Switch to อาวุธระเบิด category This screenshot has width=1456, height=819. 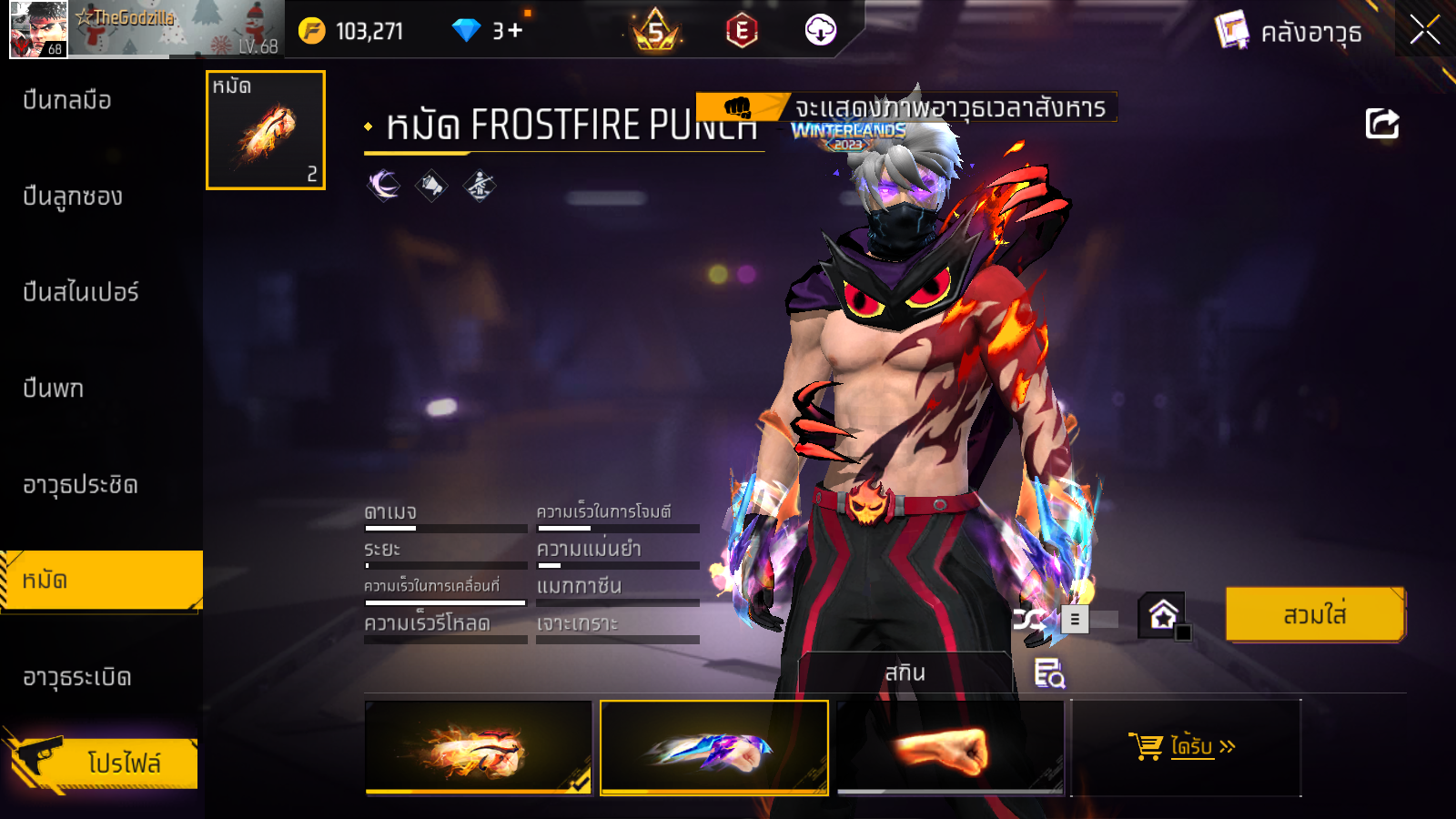click(x=77, y=677)
